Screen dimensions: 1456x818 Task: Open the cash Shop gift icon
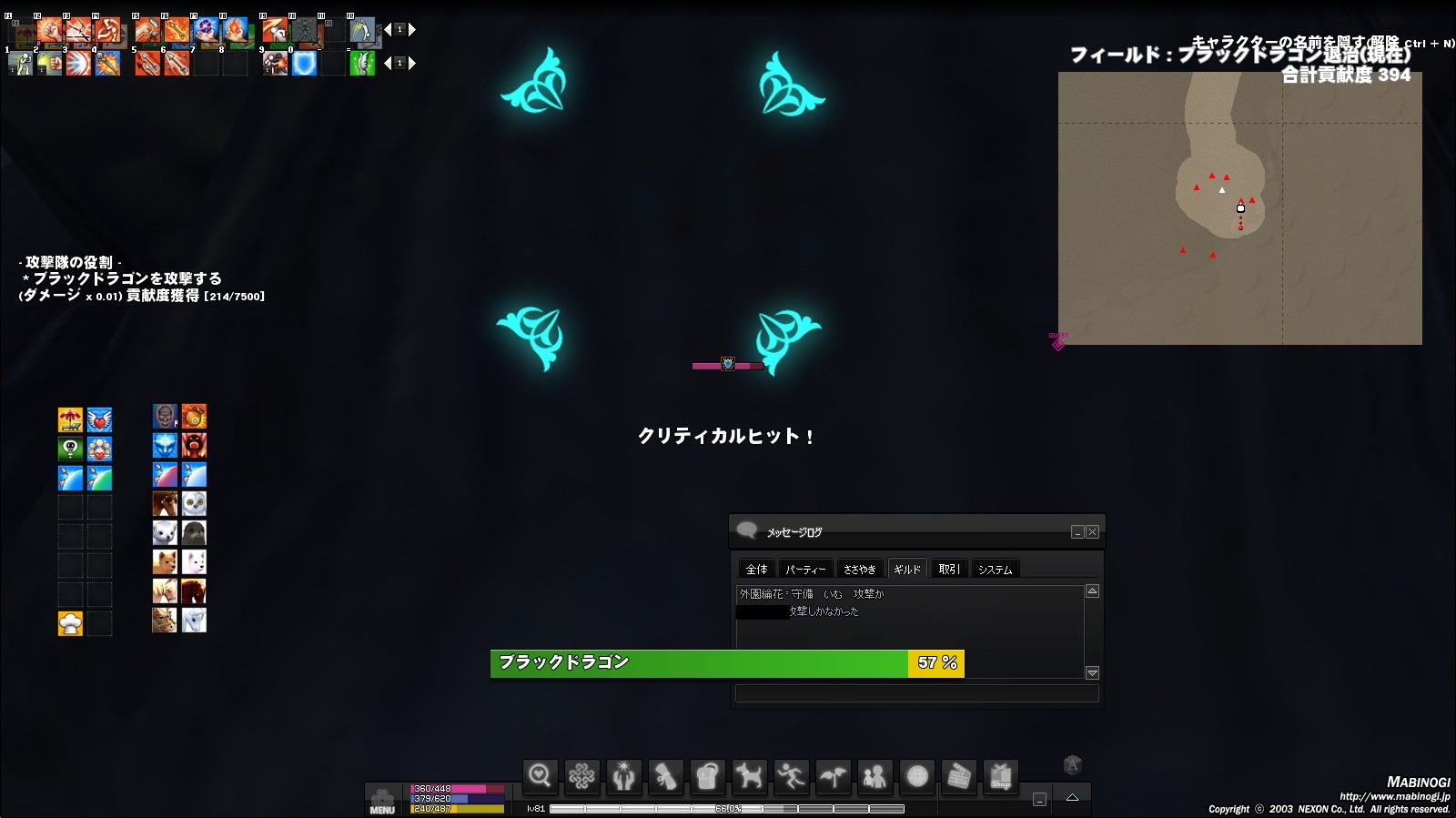[1000, 777]
